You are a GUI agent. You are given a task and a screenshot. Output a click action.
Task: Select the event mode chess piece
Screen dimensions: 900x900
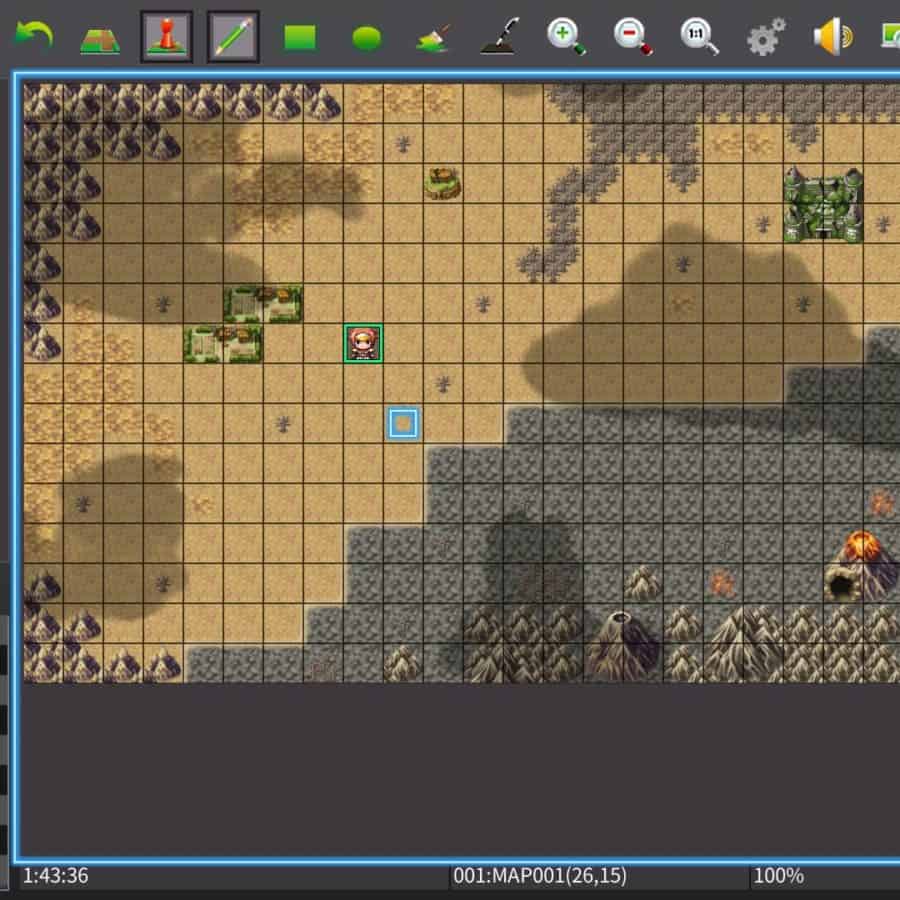(x=166, y=37)
